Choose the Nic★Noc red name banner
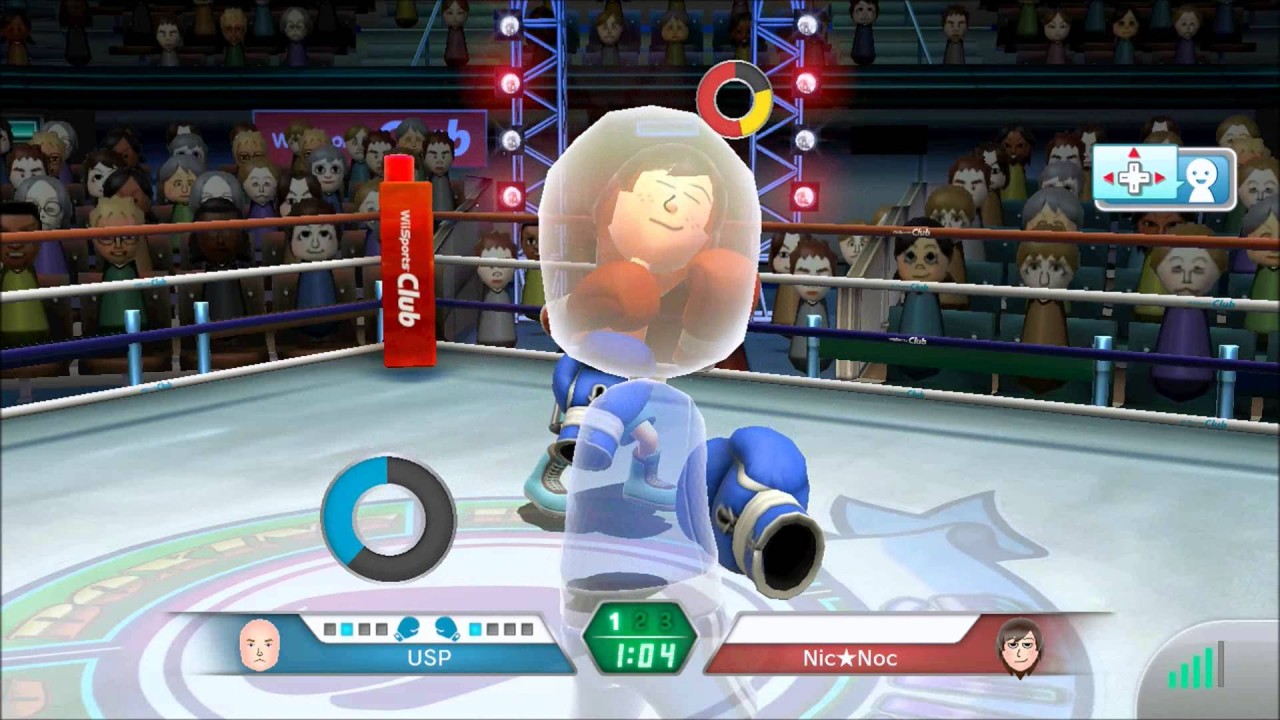This screenshot has height=720, width=1280. point(850,658)
